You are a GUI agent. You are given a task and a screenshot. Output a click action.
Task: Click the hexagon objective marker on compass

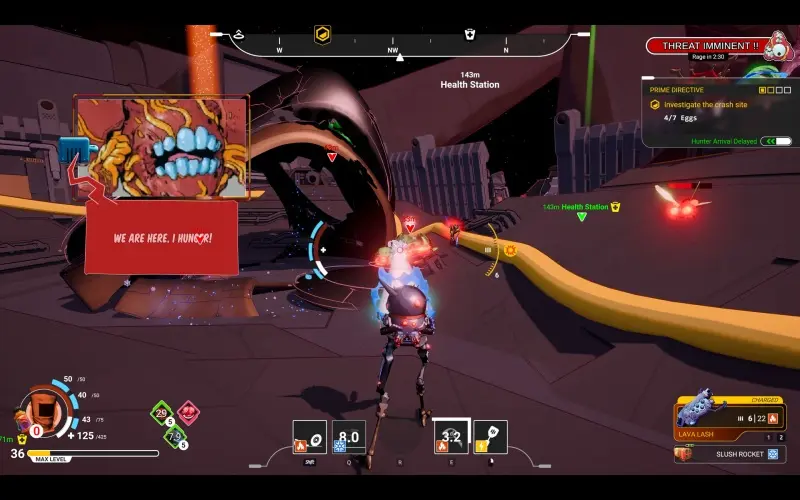click(323, 35)
